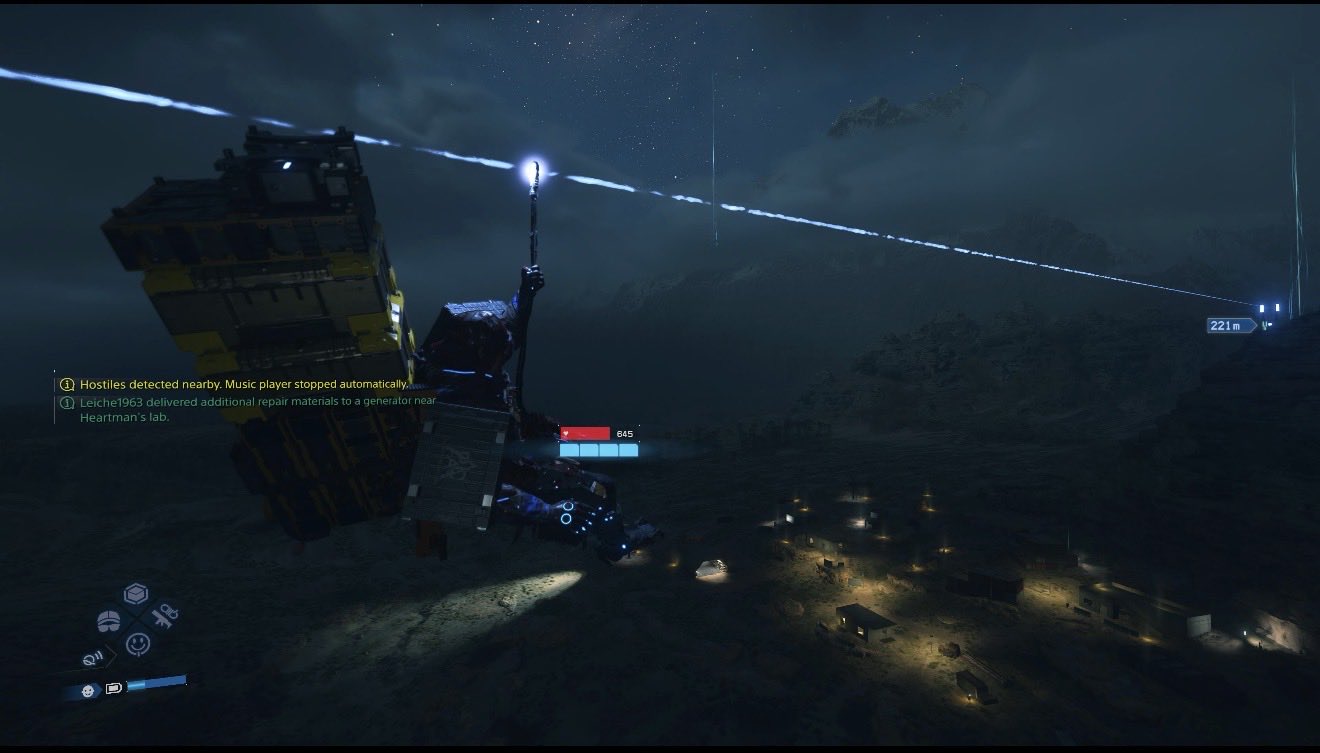
Task: Activate the smiley face icon
Action: [138, 644]
